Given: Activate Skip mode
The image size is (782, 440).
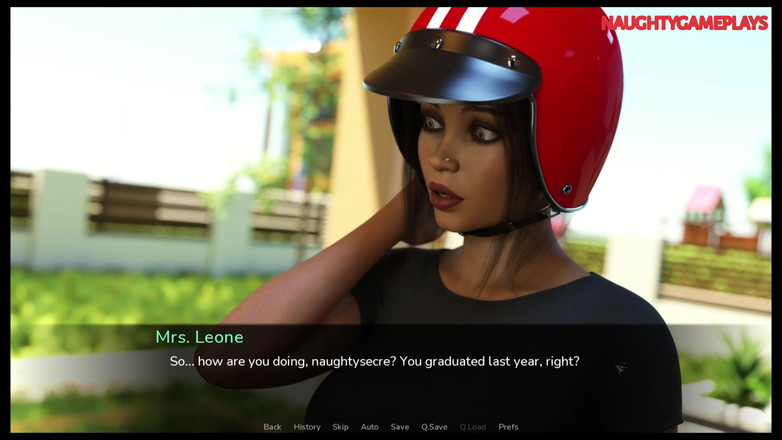Looking at the screenshot, I should click(340, 427).
